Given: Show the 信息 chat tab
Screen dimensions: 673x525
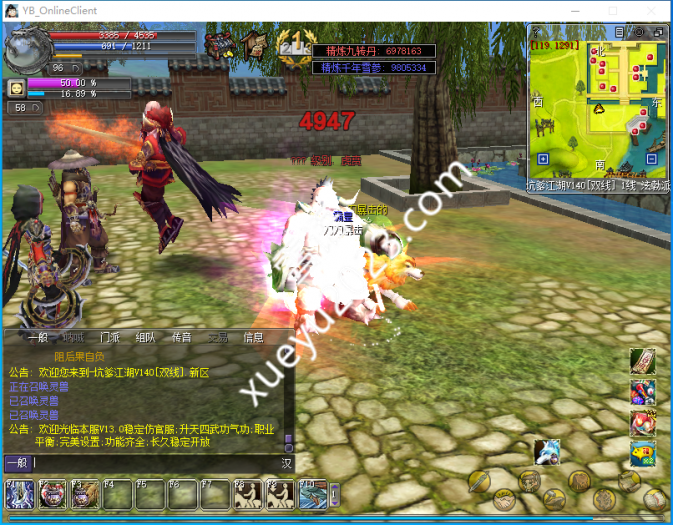Looking at the screenshot, I should pos(254,337).
